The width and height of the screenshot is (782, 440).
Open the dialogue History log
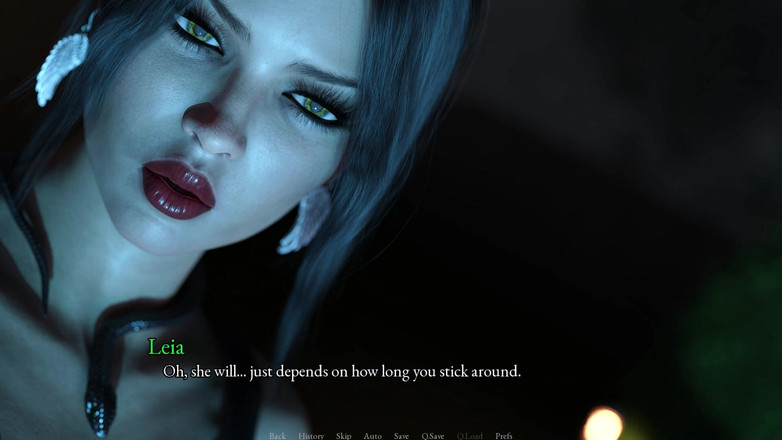pos(311,435)
